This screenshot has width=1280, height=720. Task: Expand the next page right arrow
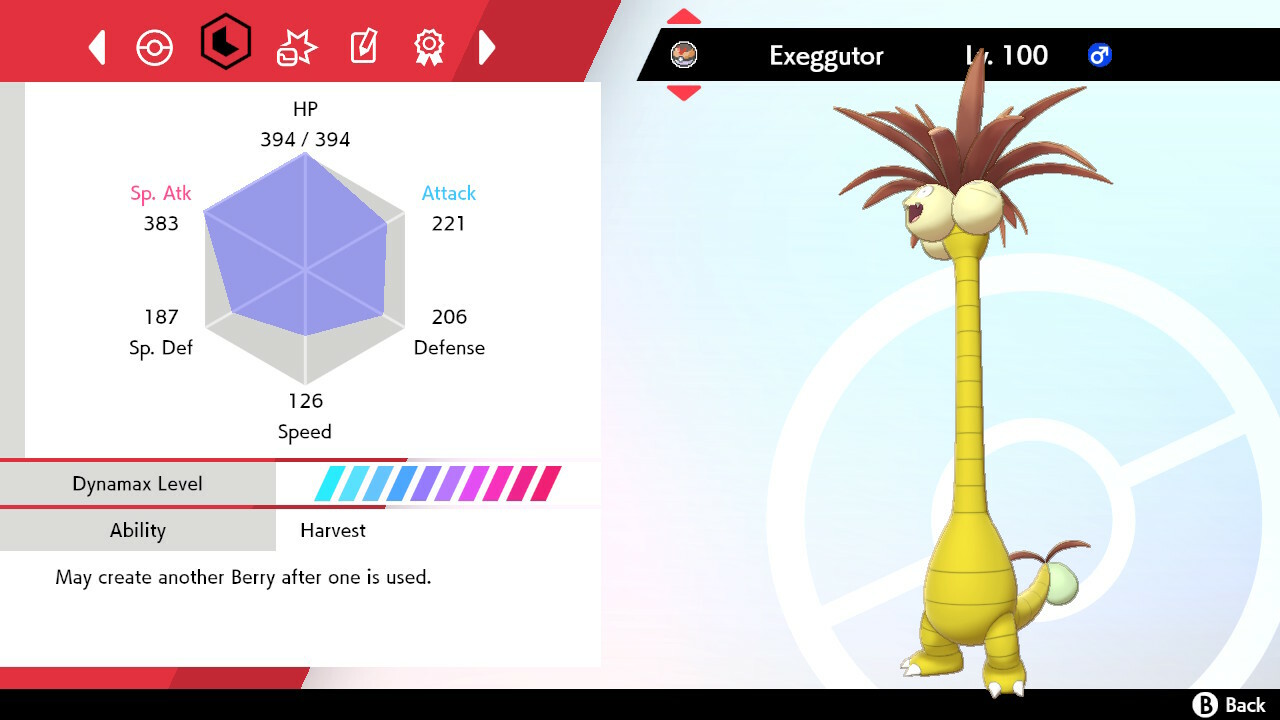487,46
